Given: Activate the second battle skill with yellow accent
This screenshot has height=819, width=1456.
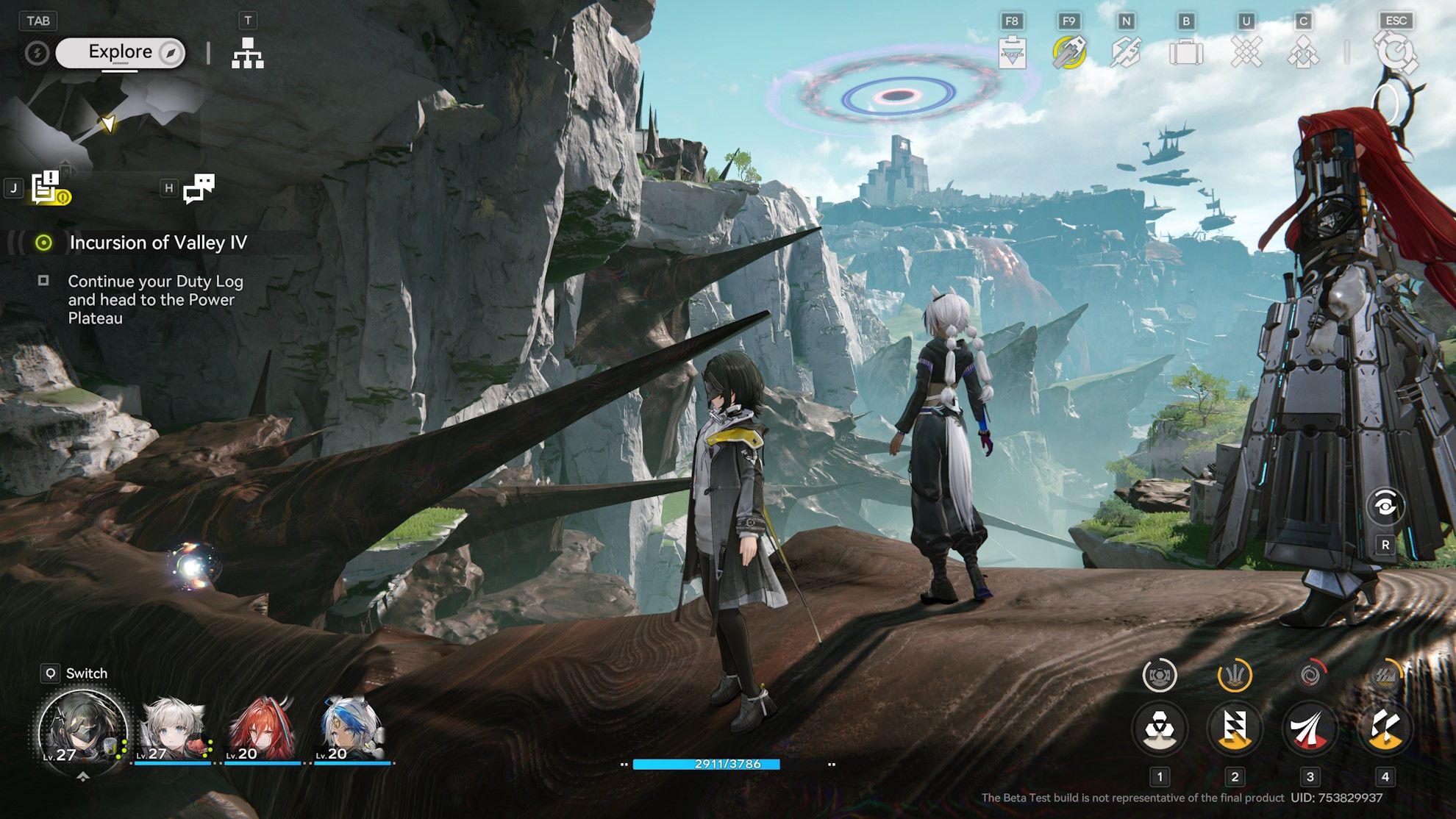Looking at the screenshot, I should pyautogui.click(x=1235, y=729).
